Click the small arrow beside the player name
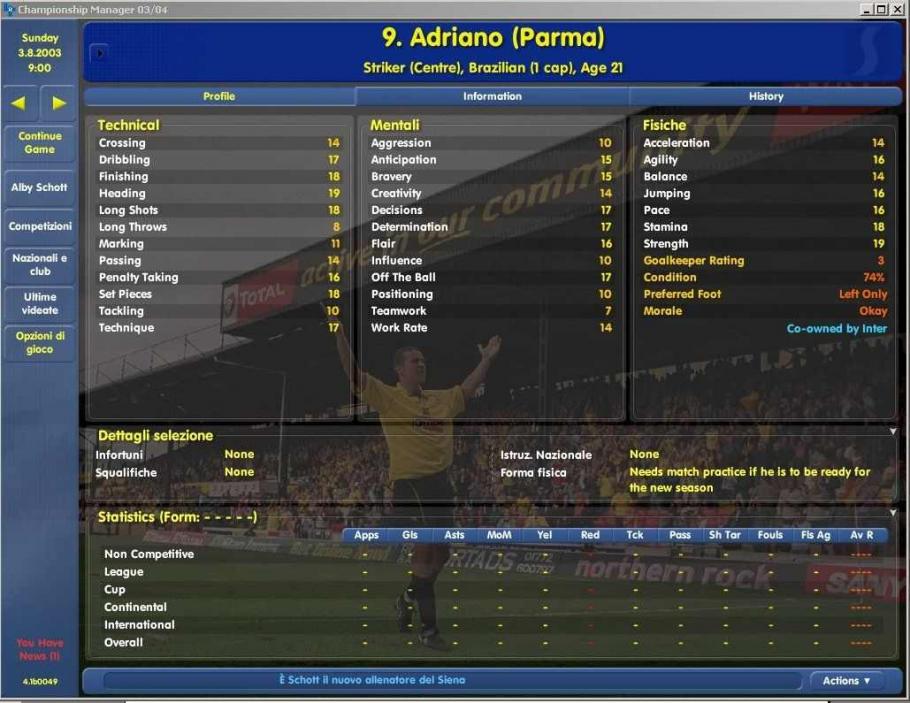 point(98,53)
